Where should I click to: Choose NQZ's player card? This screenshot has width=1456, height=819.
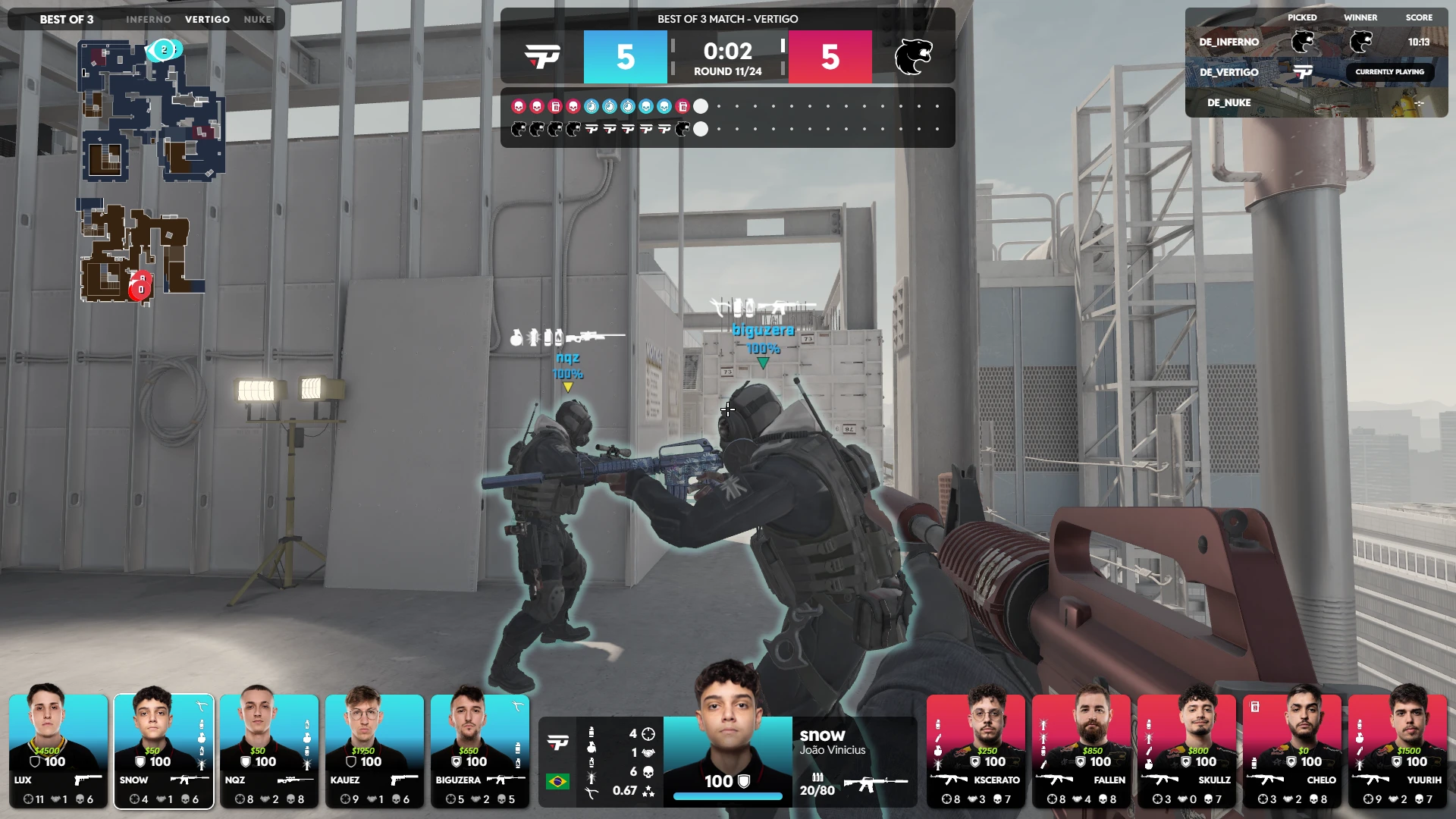pos(269,750)
